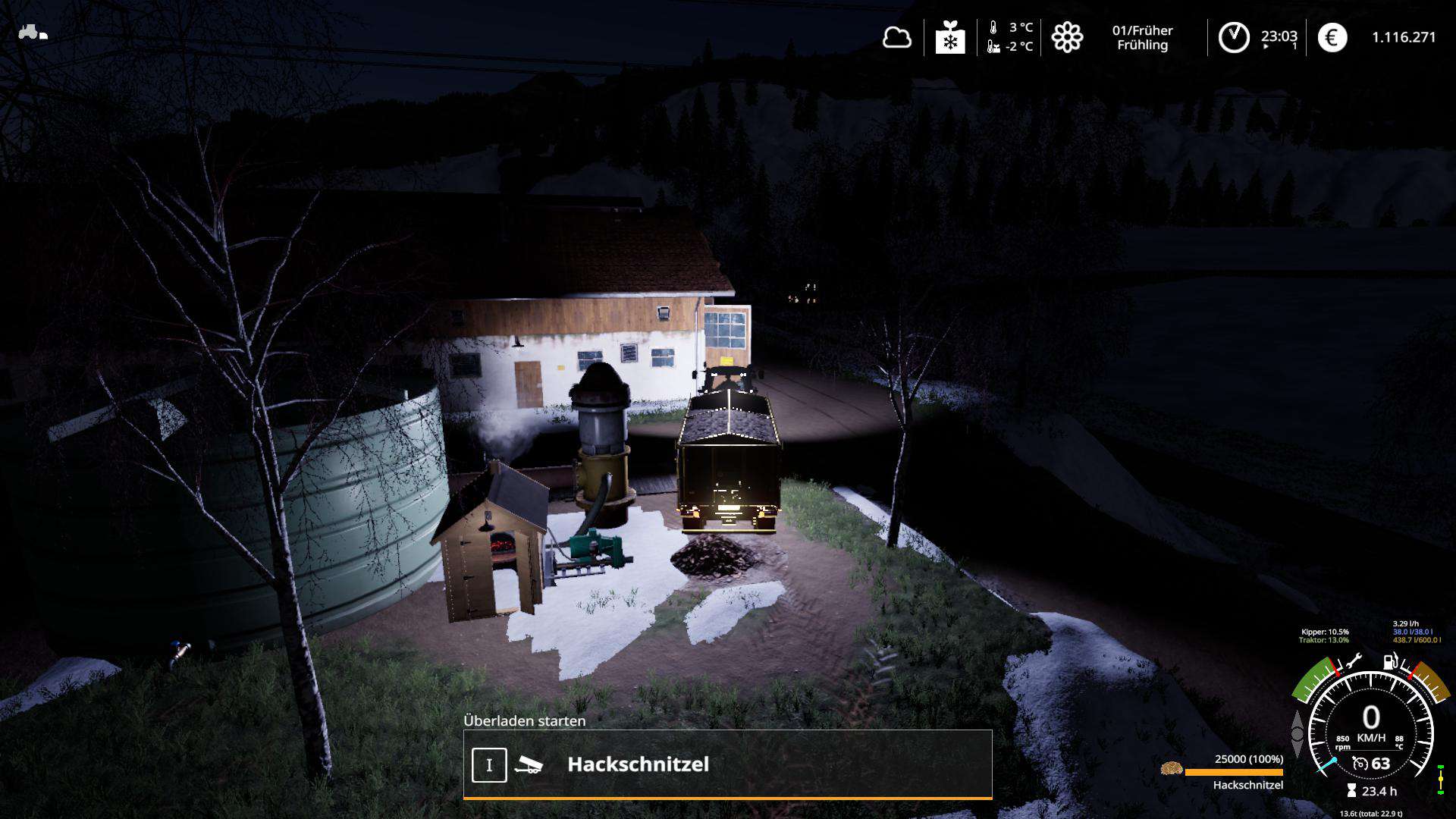Select the snowflake weather icon
Viewport: 1456px width, 819px height.
coord(950,37)
